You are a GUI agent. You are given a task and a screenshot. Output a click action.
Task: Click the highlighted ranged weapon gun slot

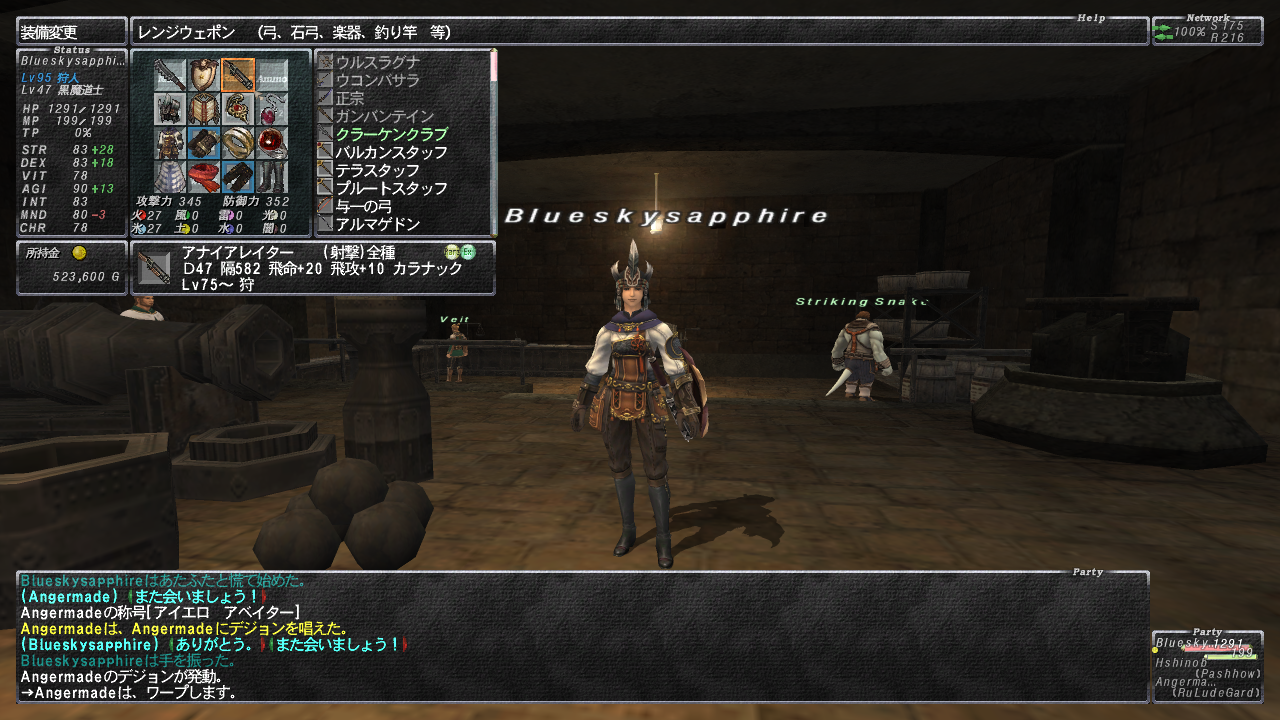click(x=238, y=75)
